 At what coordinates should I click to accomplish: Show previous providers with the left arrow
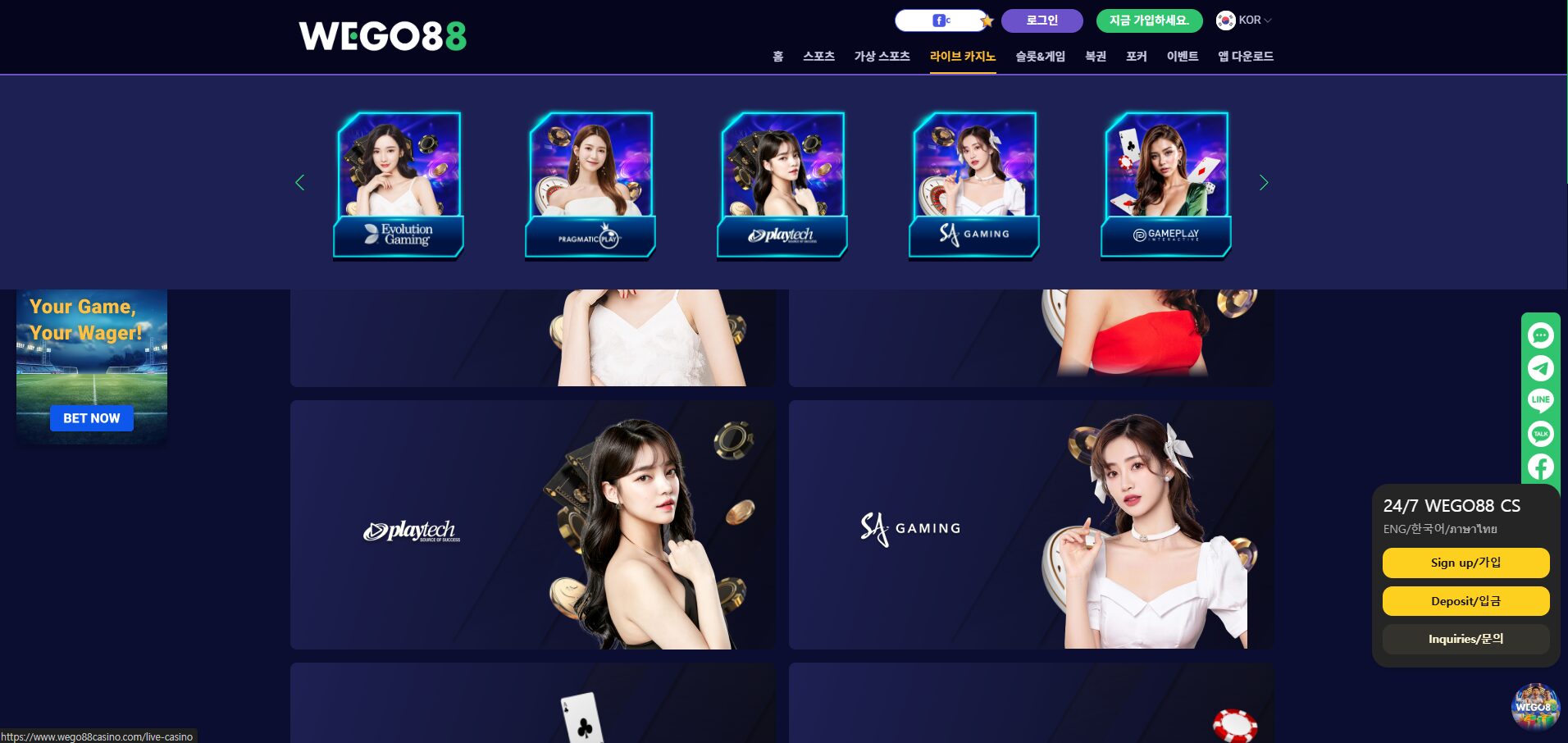(x=300, y=183)
